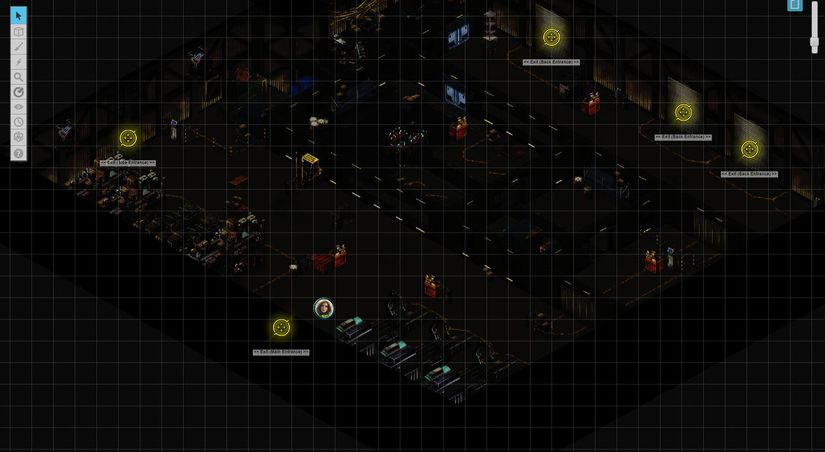This screenshot has height=452, width=825.
Task: Open the dice rolling tool
Action: [x=18, y=138]
